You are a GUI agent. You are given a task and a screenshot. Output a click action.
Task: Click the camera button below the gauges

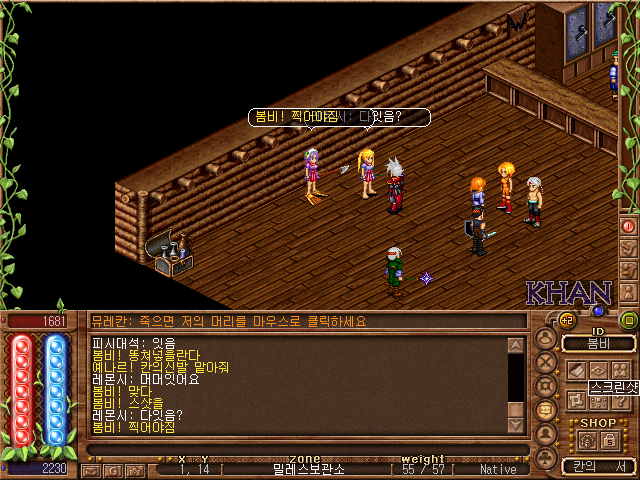[x=133, y=469]
